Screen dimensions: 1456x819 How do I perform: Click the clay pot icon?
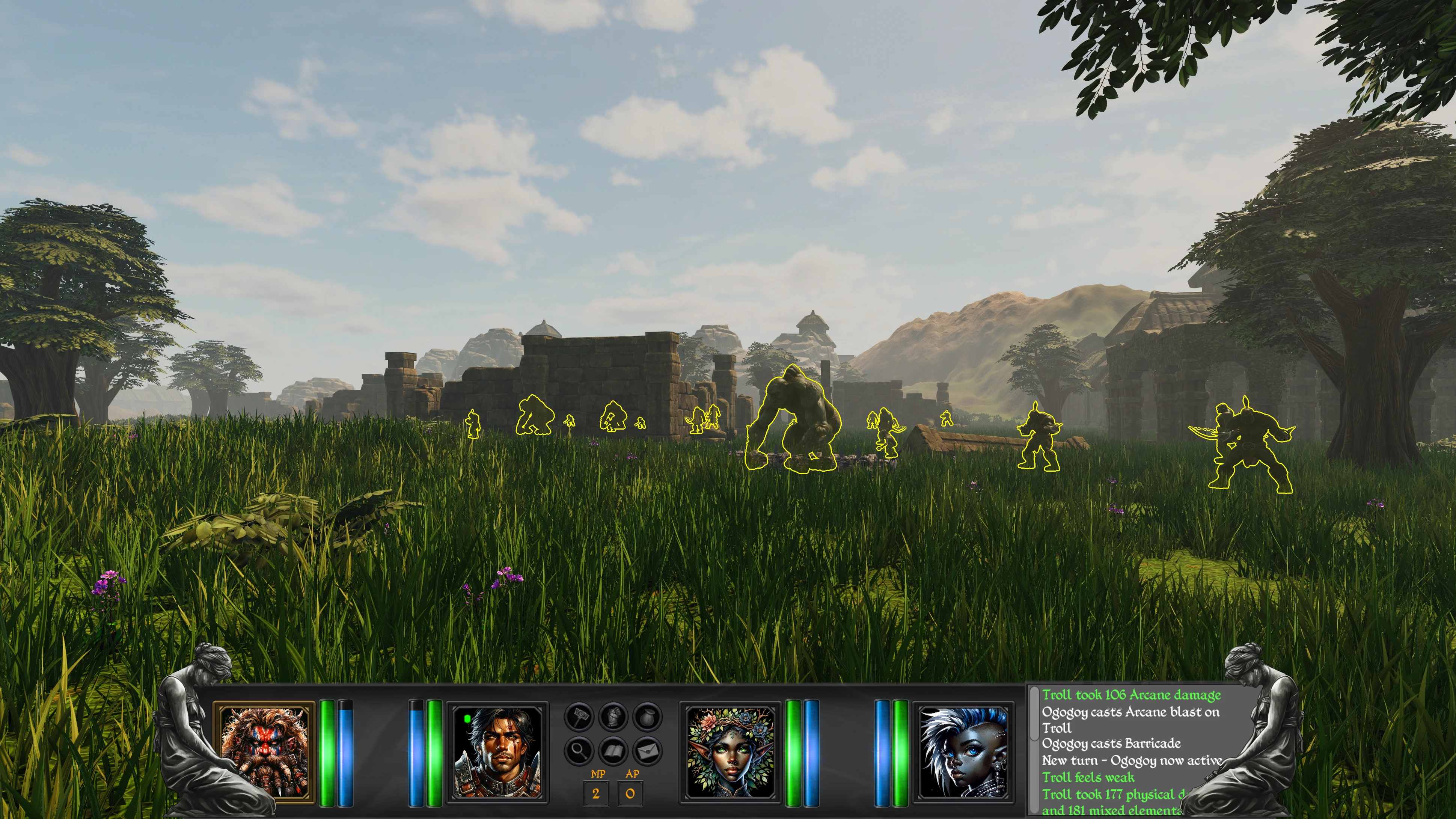pos(647,717)
